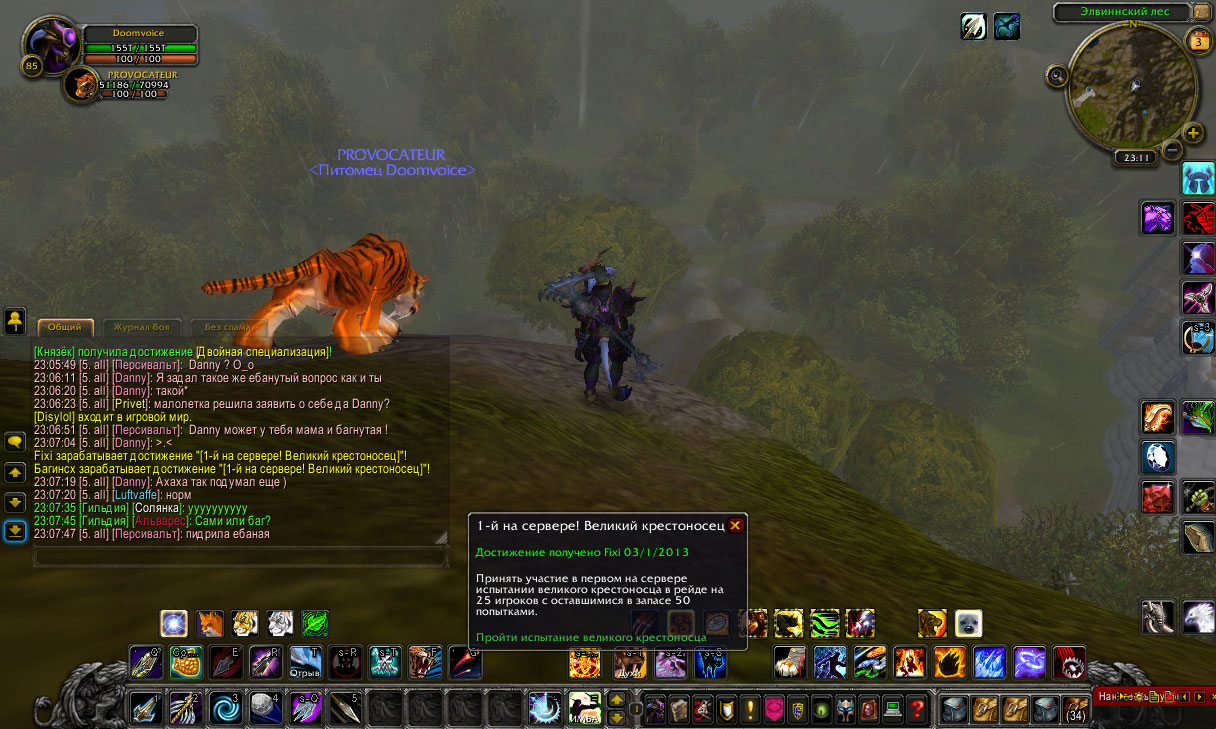This screenshot has width=1216, height=729.
Task: Click the minimap tracking magnifier button
Action: click(x=1056, y=75)
